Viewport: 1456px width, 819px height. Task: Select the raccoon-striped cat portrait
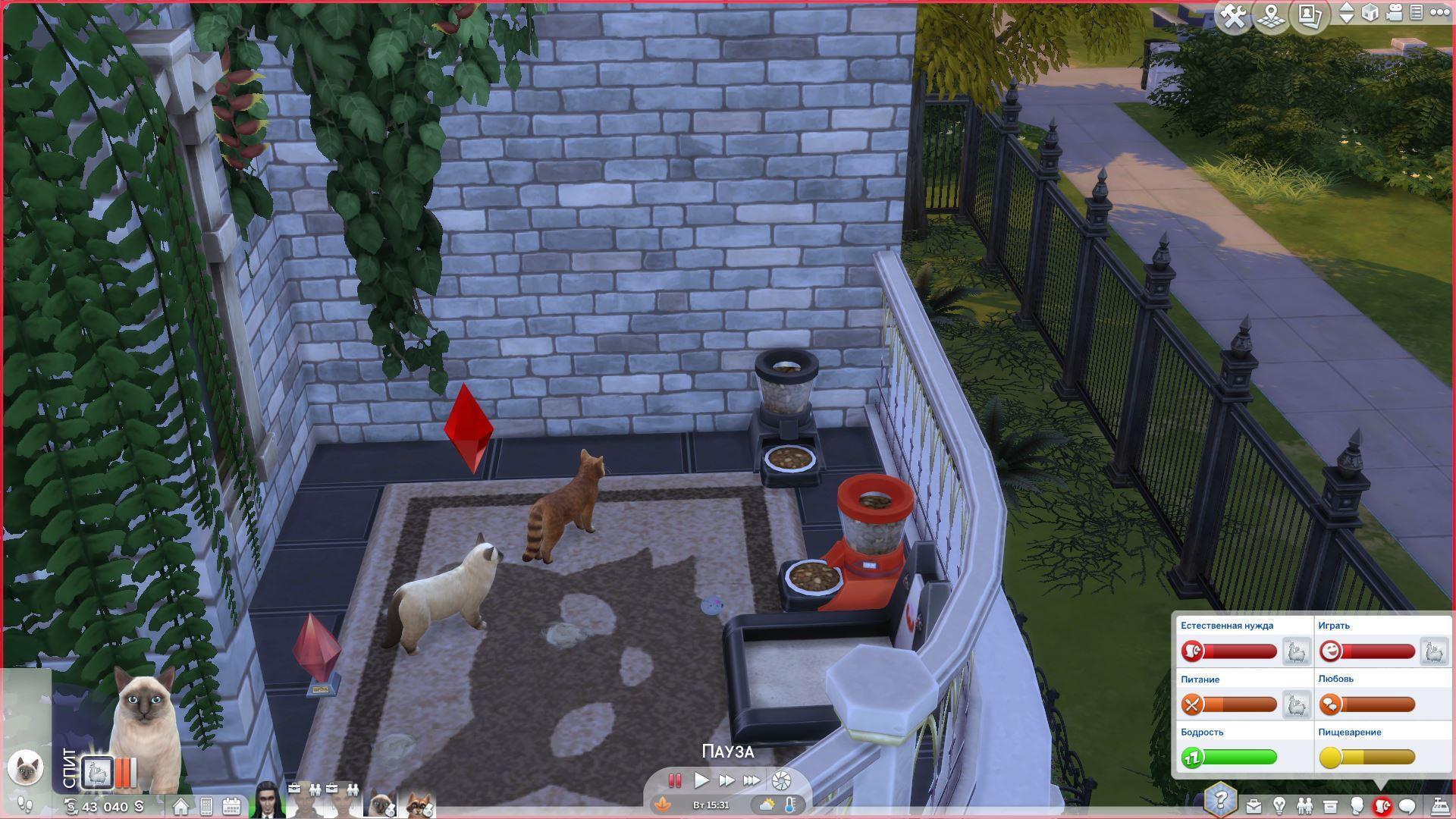coord(419,804)
